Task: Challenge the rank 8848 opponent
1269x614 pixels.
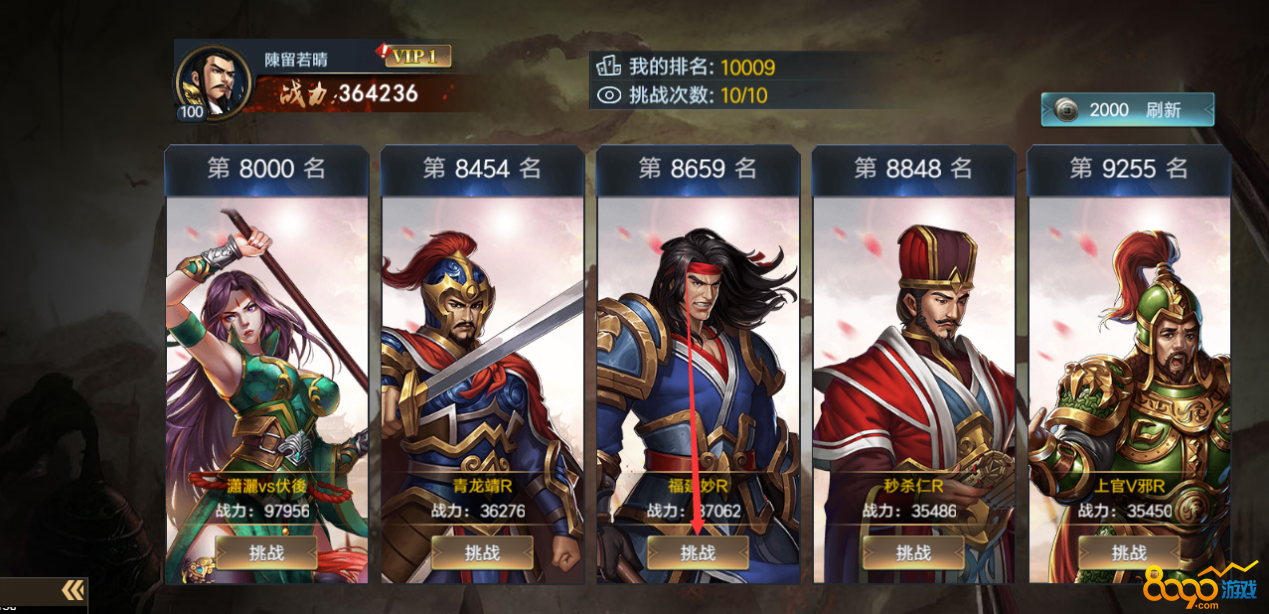Action: (914, 552)
